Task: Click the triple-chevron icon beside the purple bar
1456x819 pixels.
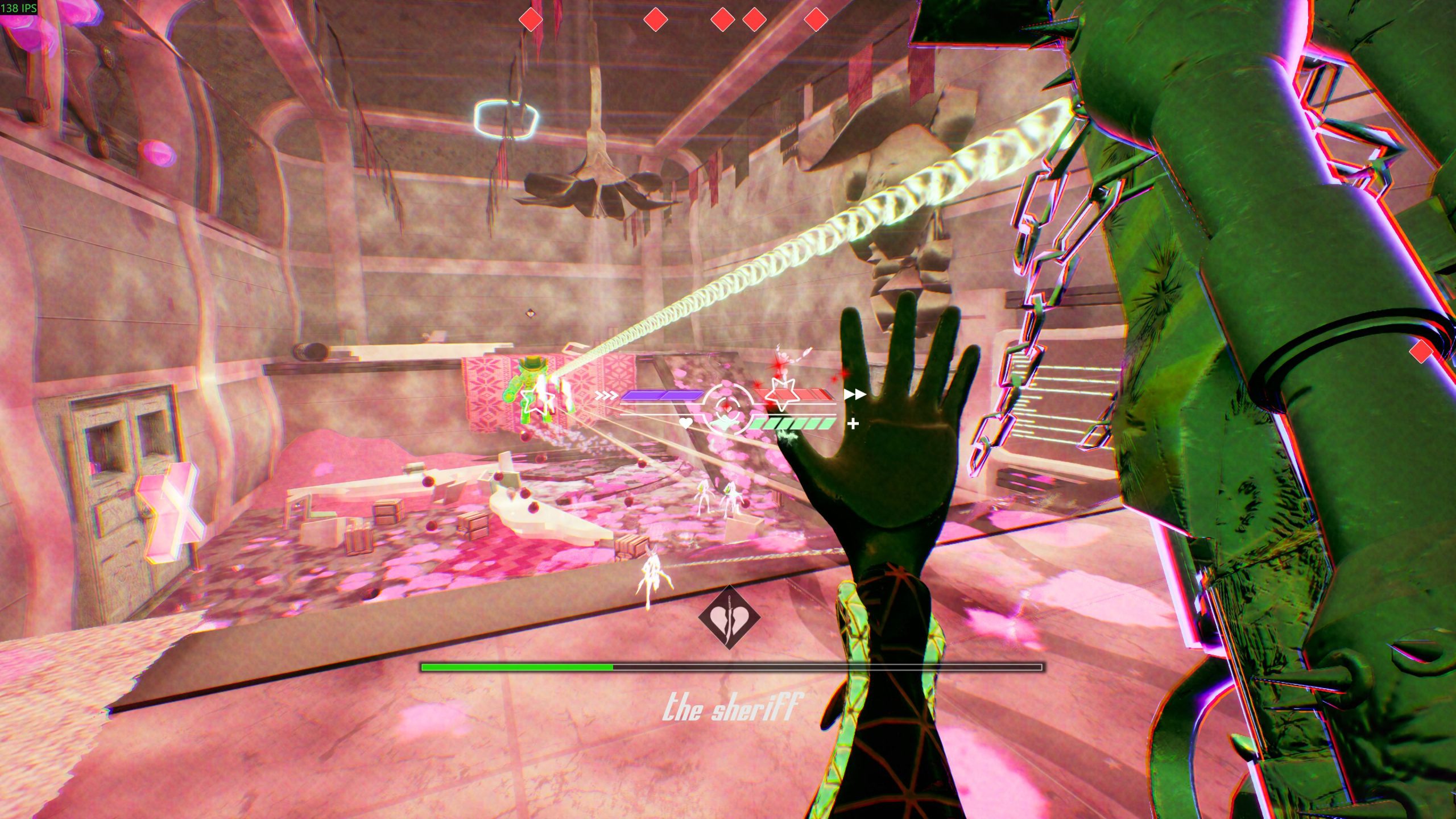Action: pos(606,395)
